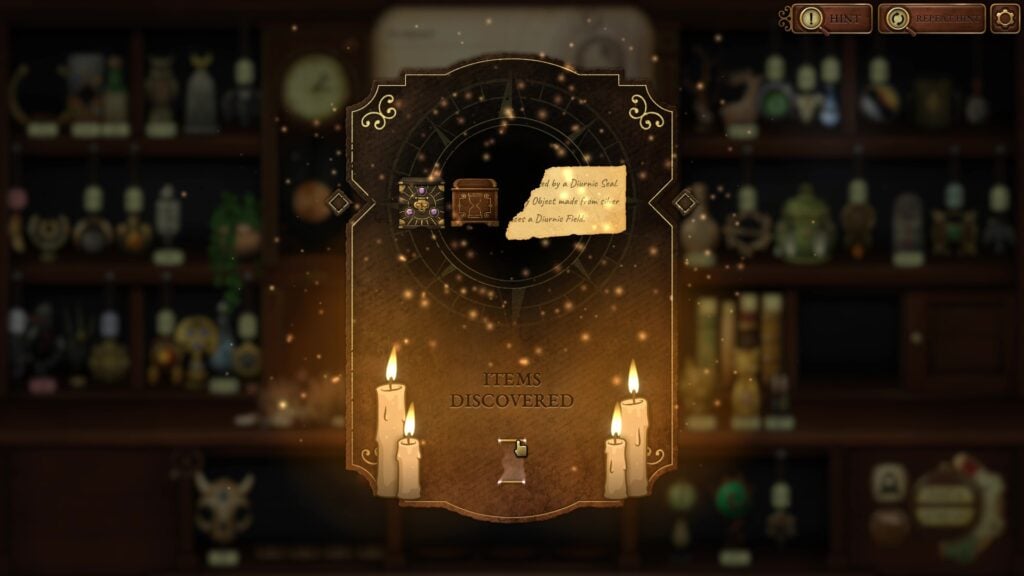View the torn Diurnic Seal paper note
The image size is (1024, 576).
coord(566,202)
